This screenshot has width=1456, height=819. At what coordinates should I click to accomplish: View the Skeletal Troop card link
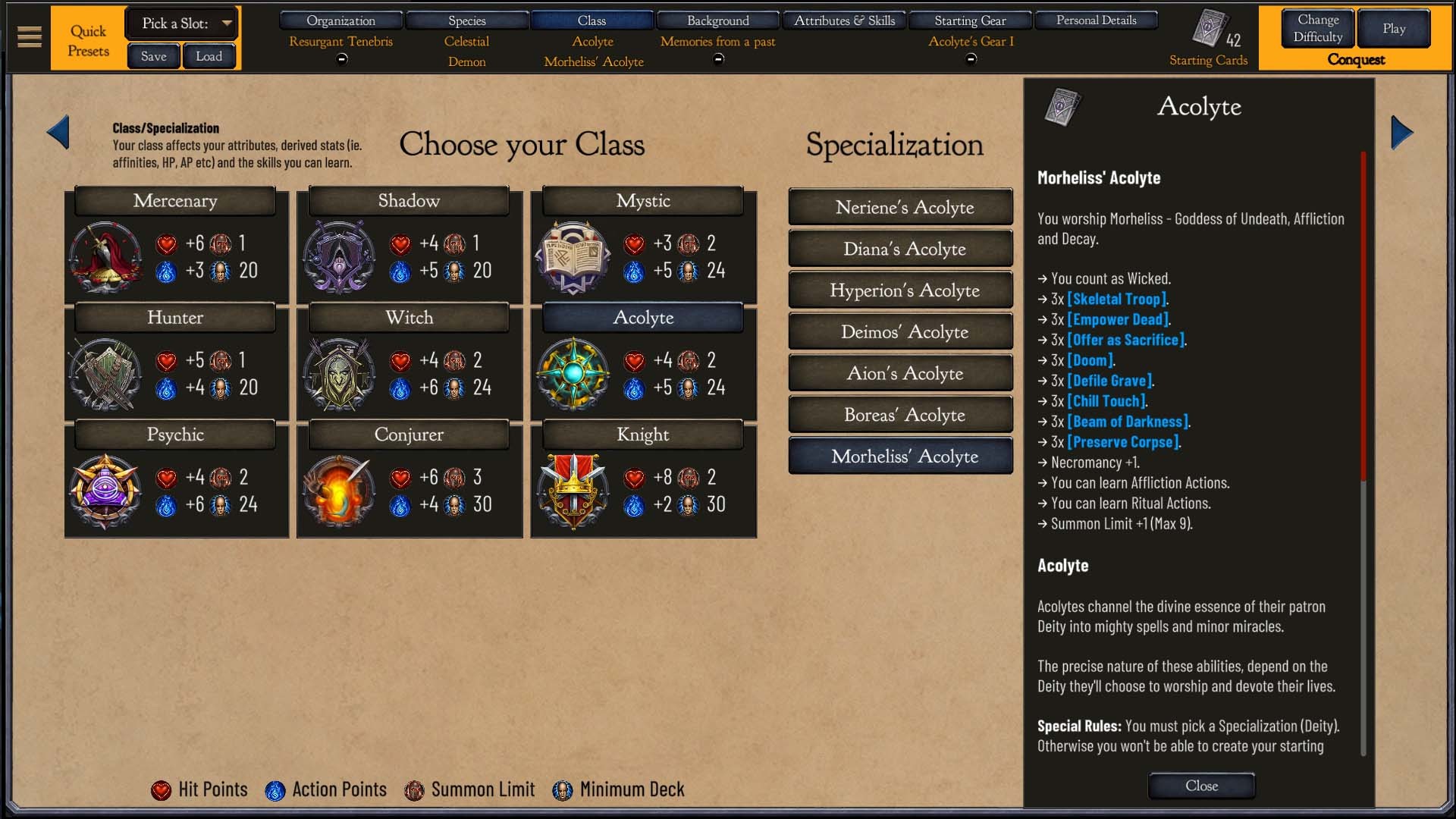1116,299
